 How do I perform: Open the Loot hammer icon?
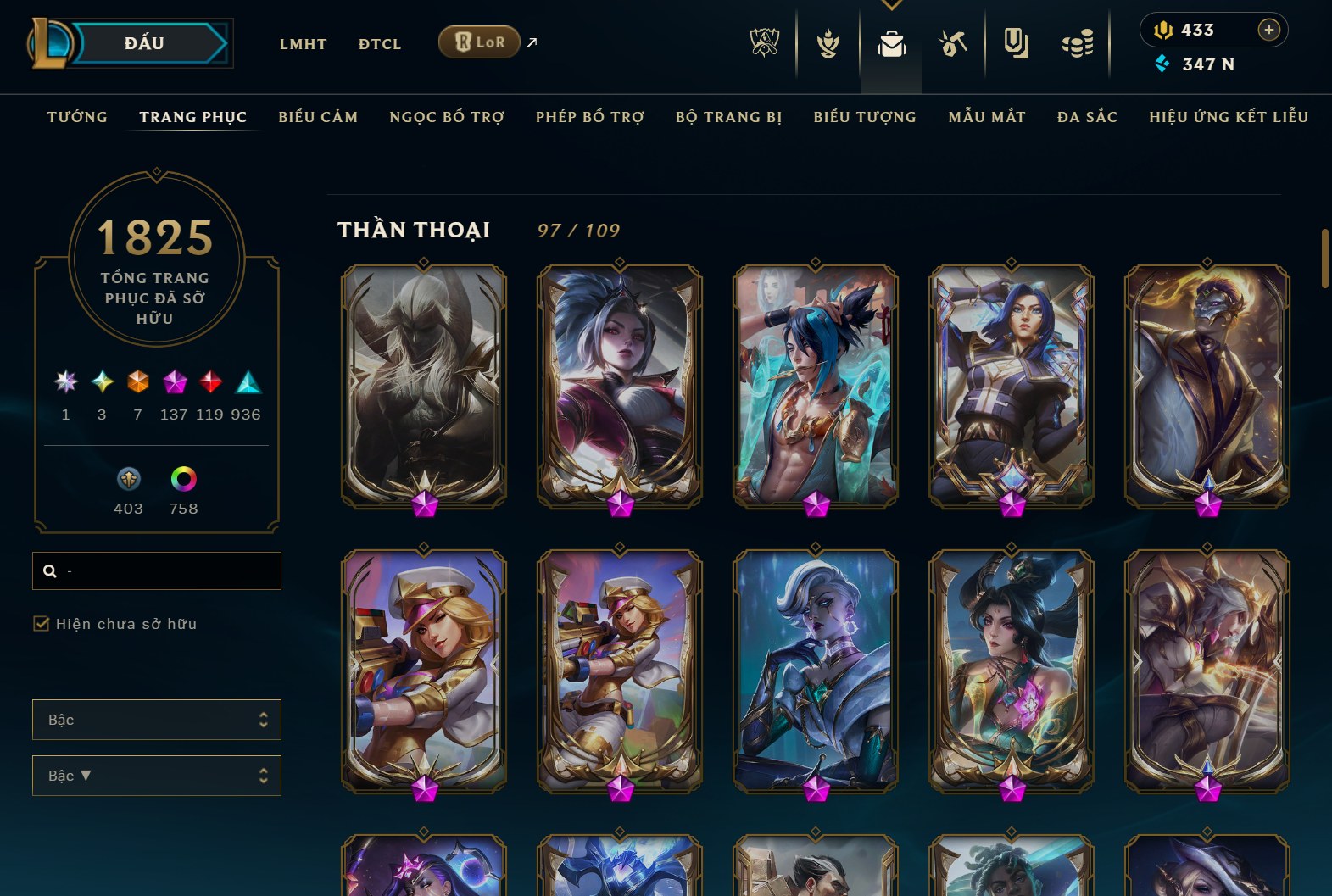[x=953, y=42]
